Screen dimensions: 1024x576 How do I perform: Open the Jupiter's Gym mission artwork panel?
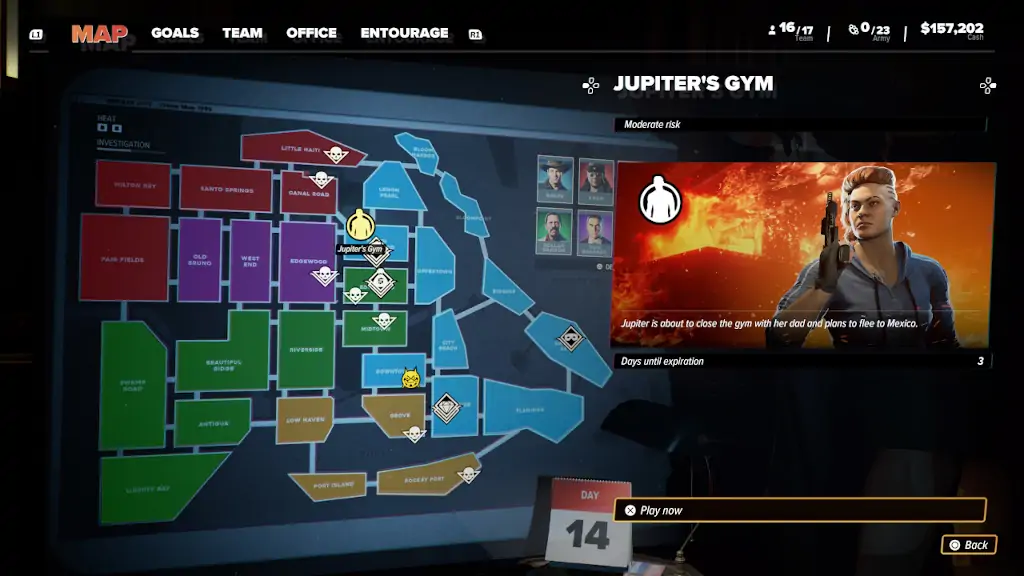(x=804, y=255)
